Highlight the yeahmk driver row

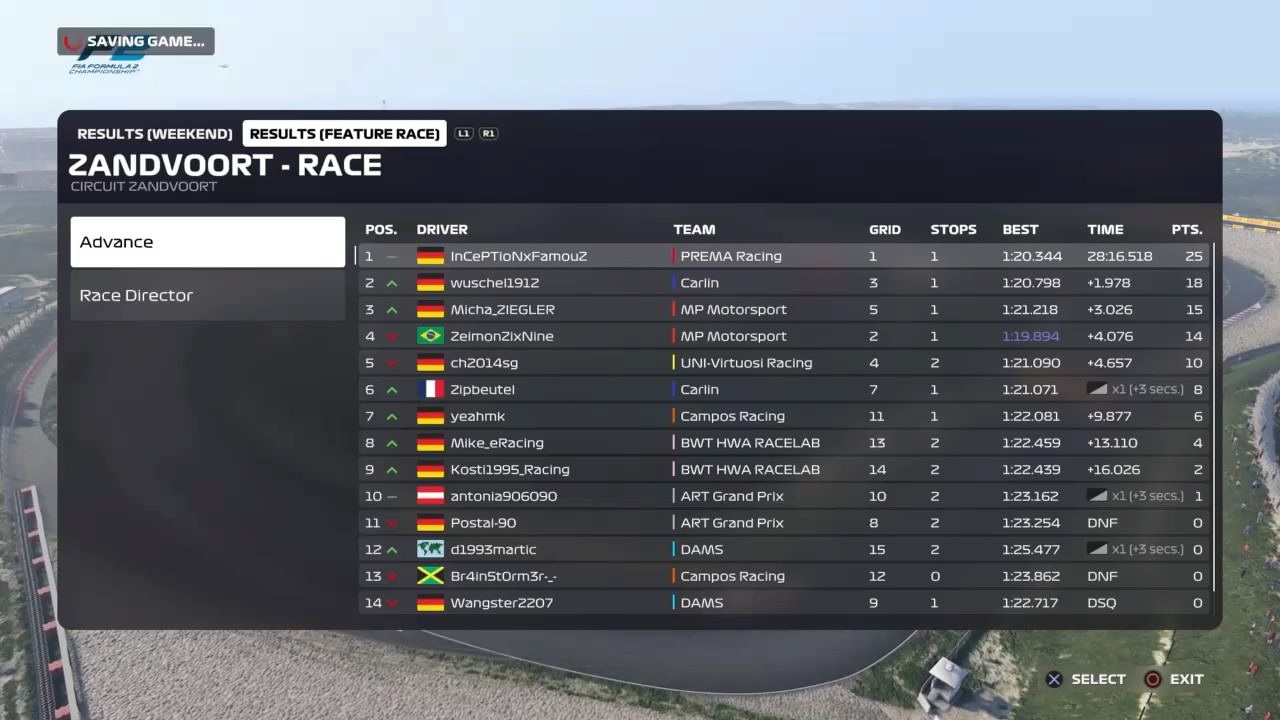coord(783,416)
